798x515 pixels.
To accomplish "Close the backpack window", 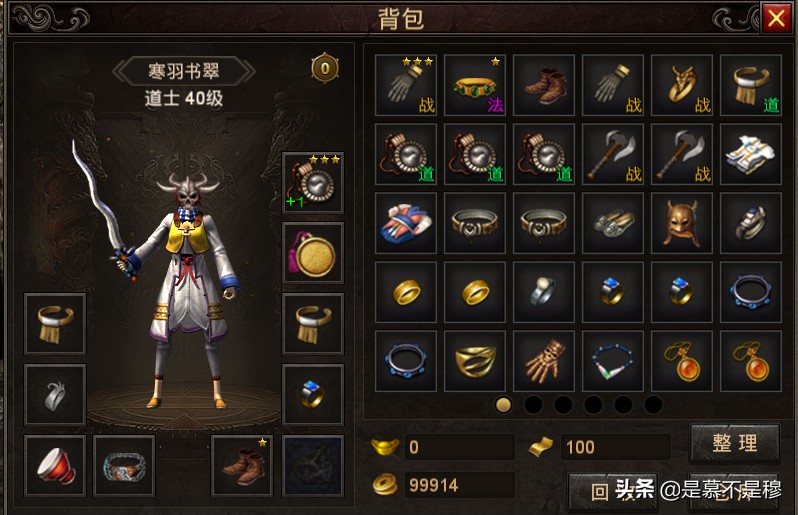I will point(775,17).
